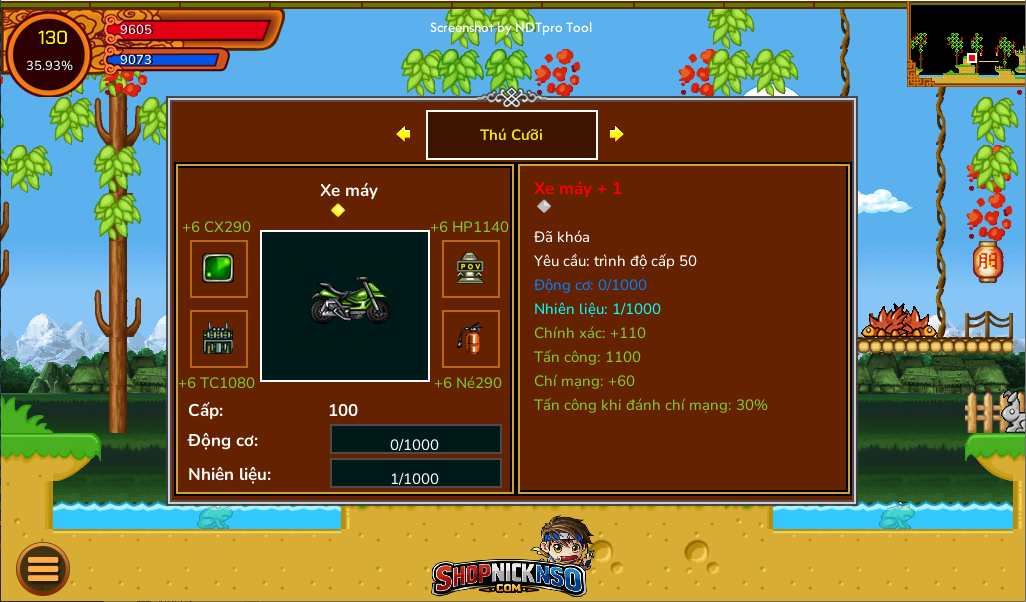Select the green gem CX290 equipment slot
1026x602 pixels.
pyautogui.click(x=219, y=269)
